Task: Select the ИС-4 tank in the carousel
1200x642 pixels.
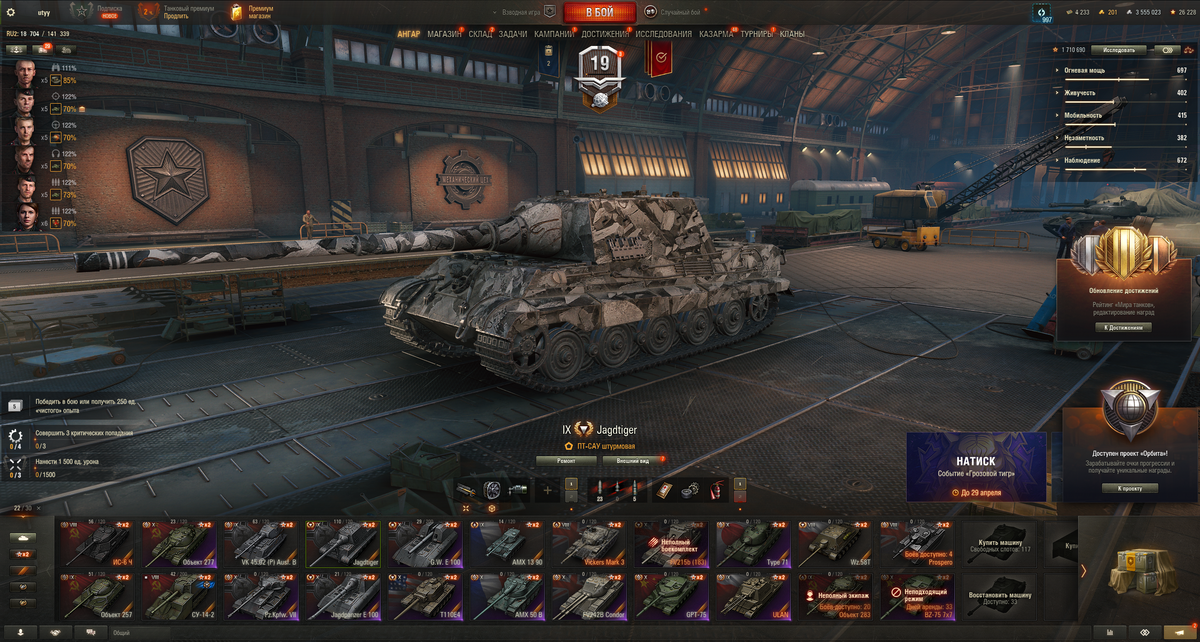Action: (99, 542)
